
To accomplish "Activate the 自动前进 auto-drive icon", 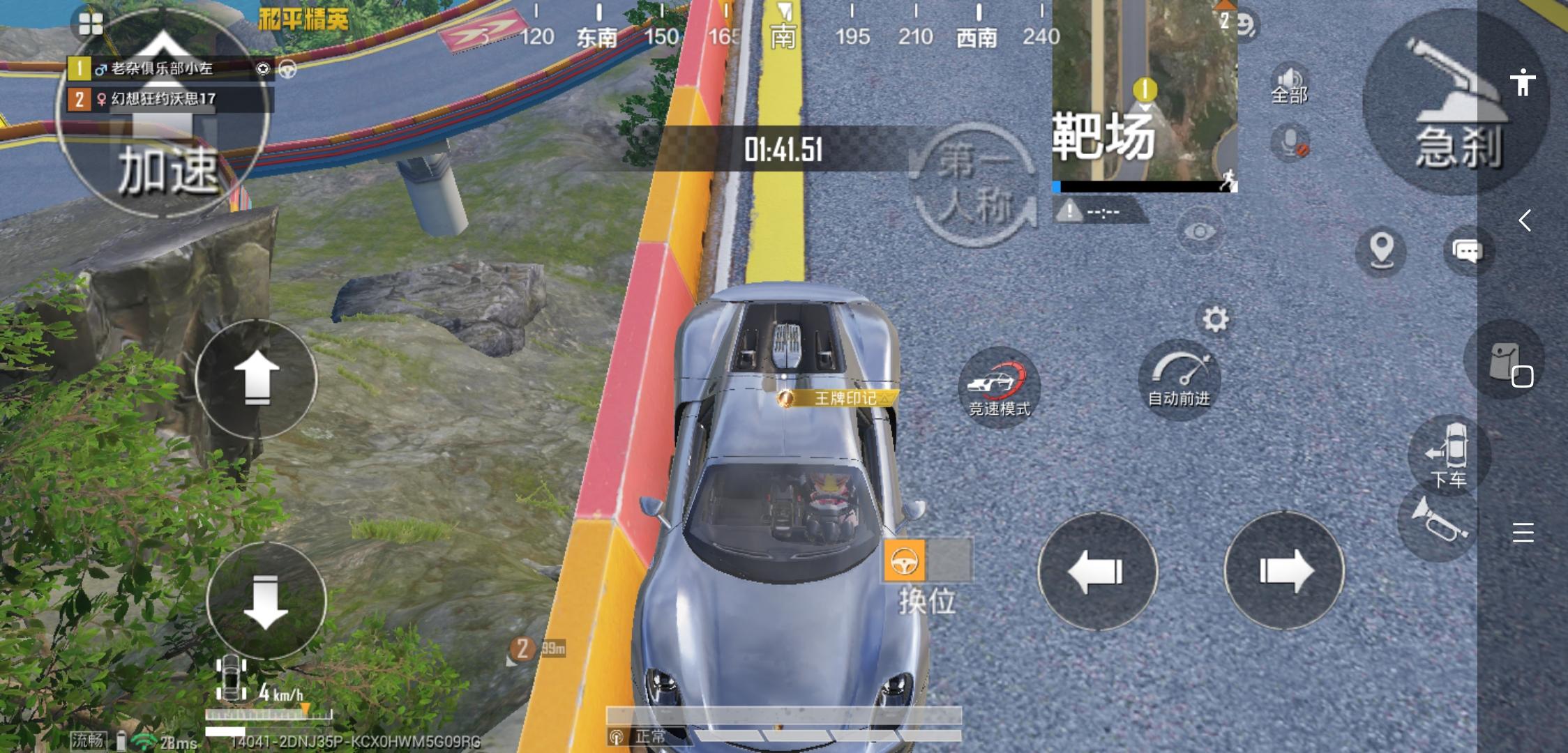I will coord(1181,380).
